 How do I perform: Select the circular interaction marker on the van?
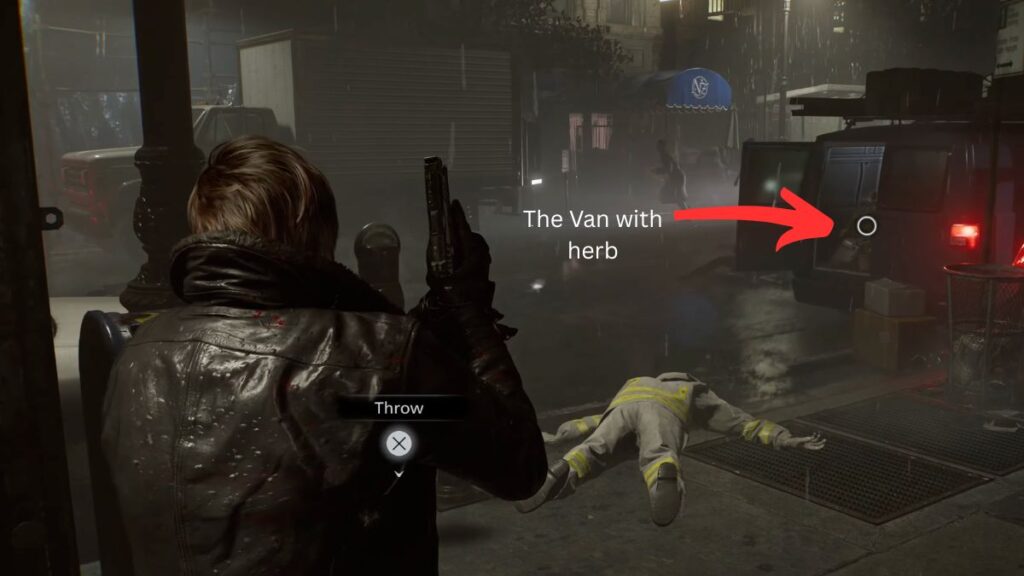click(867, 226)
